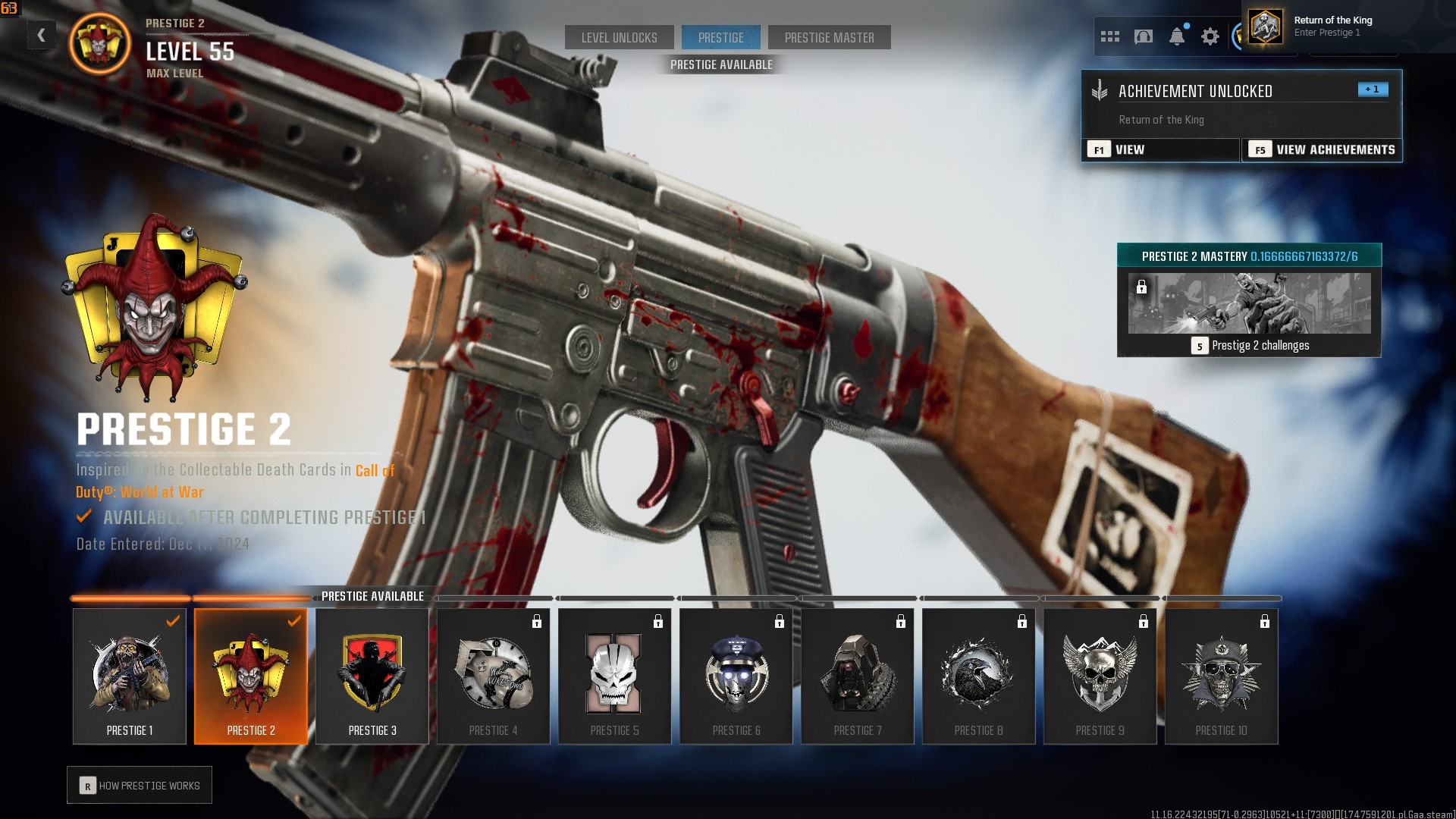Switch to the Level Unlocks tab
This screenshot has height=819, width=1456.
point(619,37)
